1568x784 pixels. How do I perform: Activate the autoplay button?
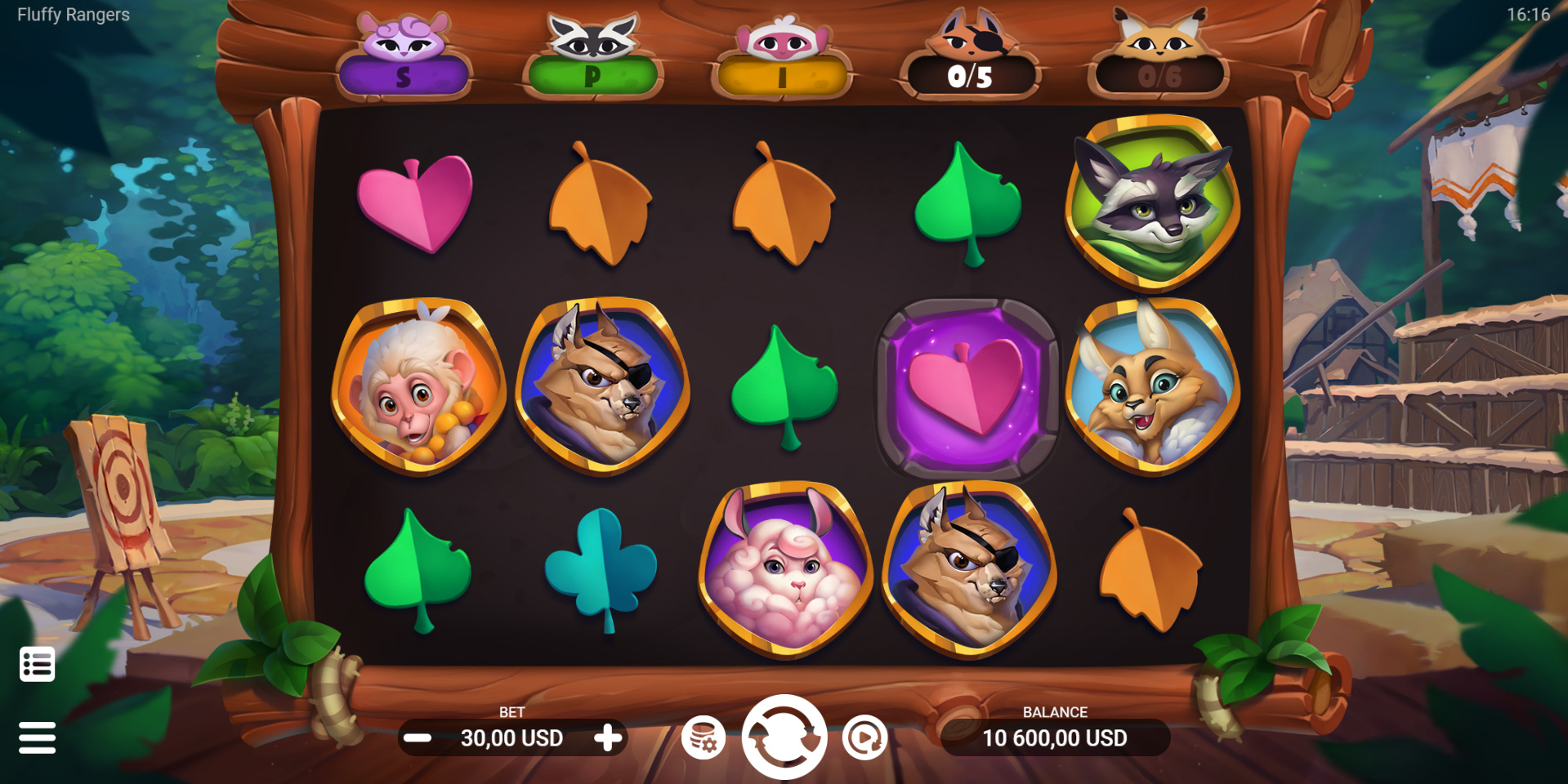pos(864,737)
